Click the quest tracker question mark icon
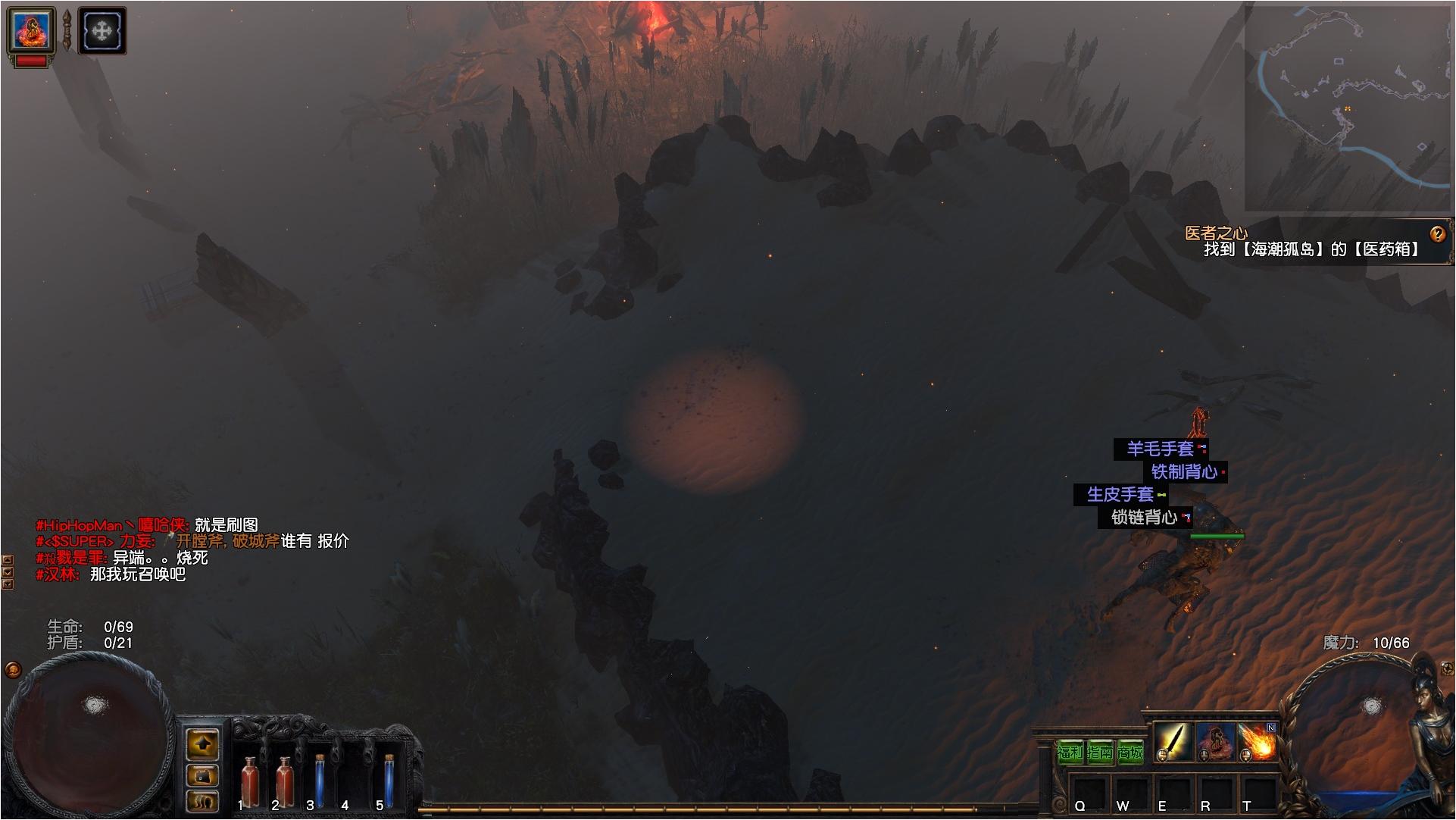 [x=1437, y=234]
